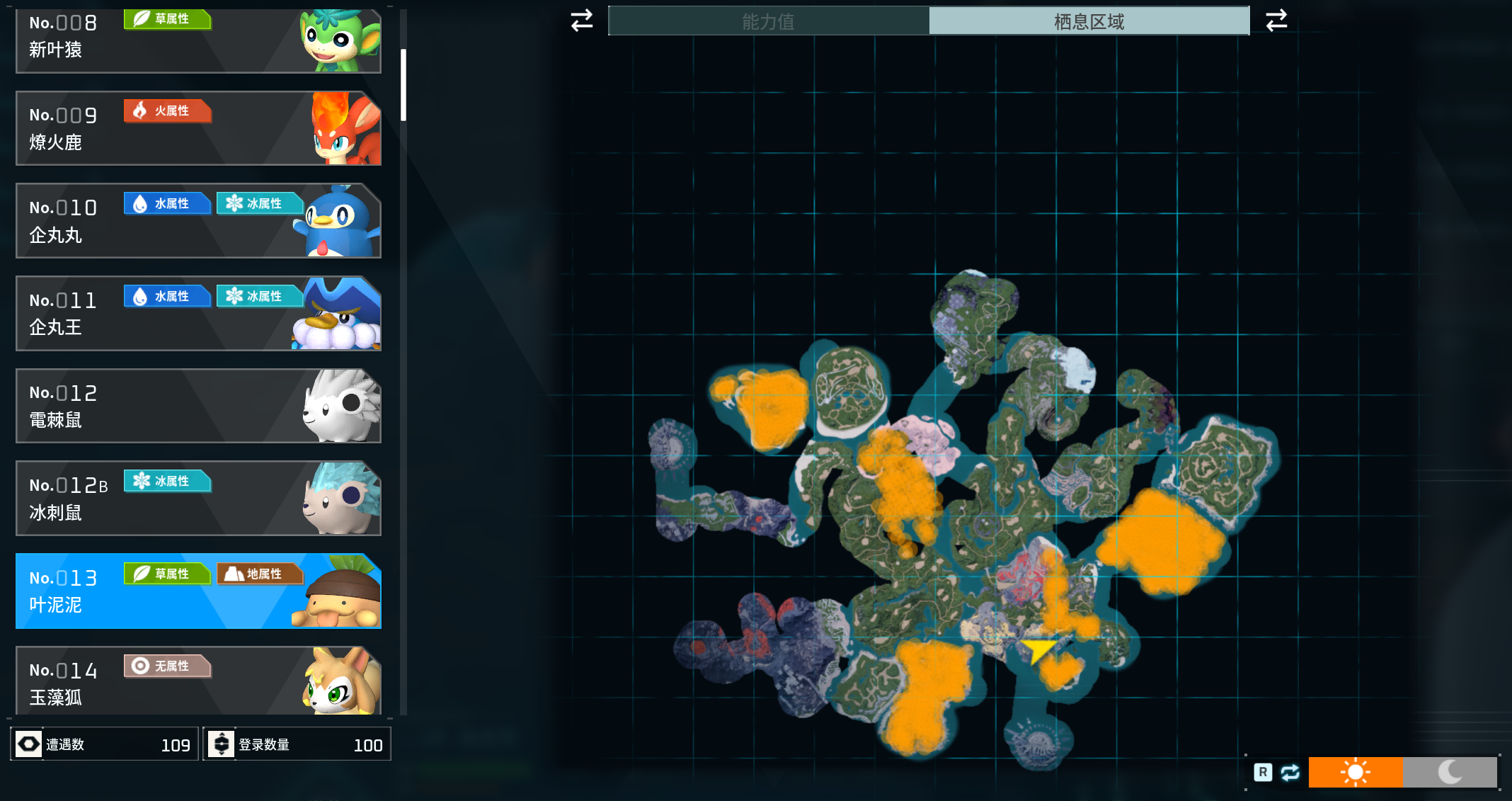The image size is (1512, 801).
Task: Click the right tab-switch arrows icon
Action: pos(1276,21)
